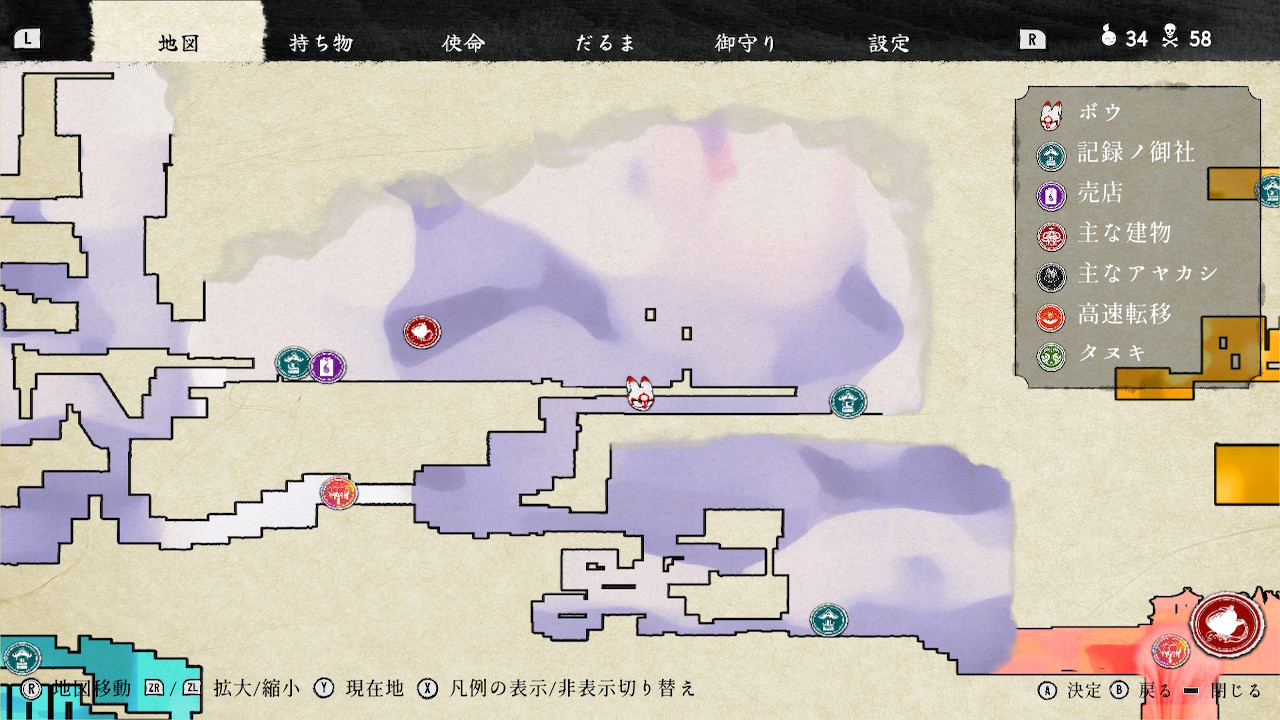
Task: Open the 使命 tab
Action: [463, 42]
